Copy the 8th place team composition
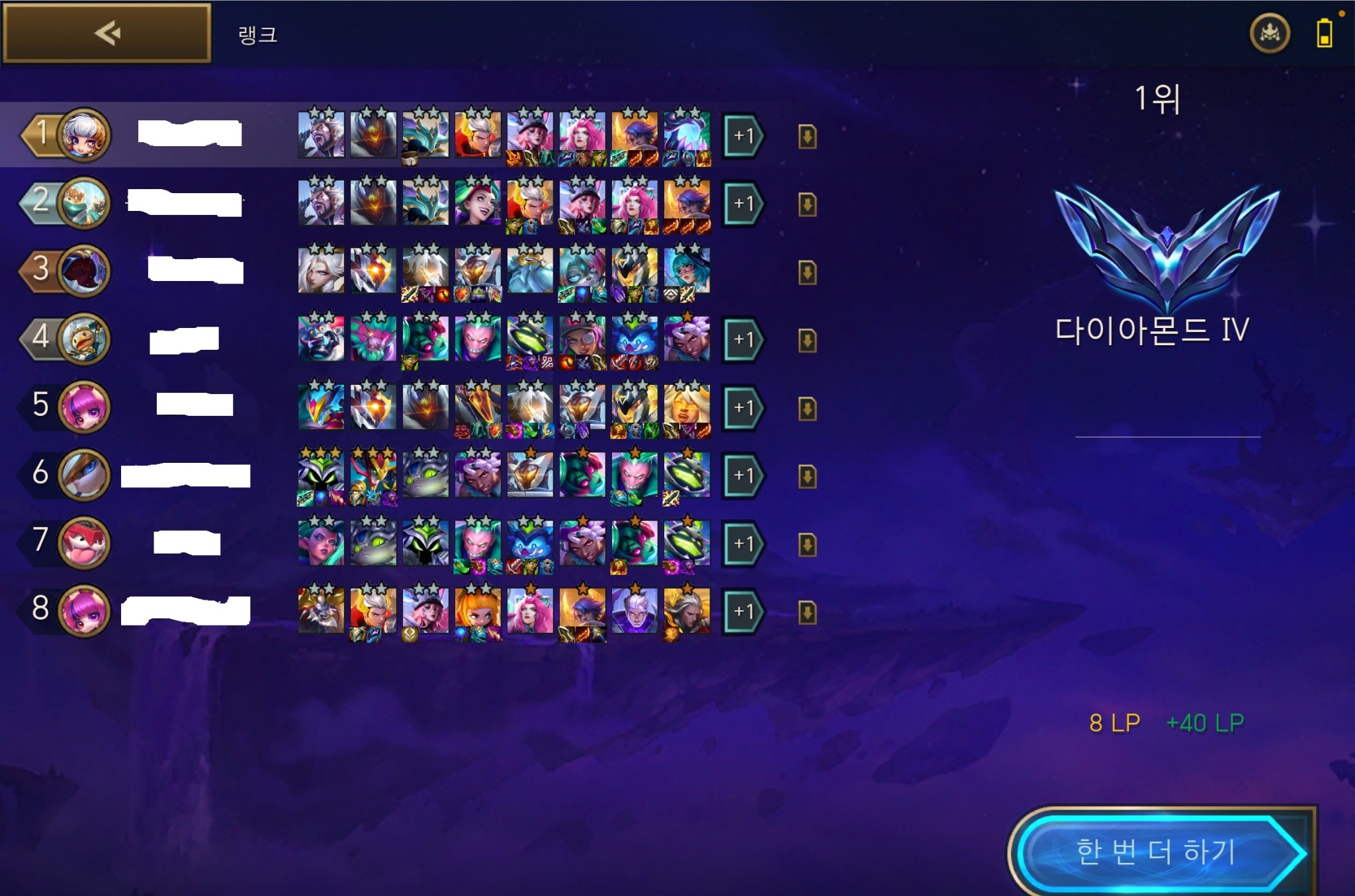Image resolution: width=1355 pixels, height=896 pixels. tap(807, 612)
